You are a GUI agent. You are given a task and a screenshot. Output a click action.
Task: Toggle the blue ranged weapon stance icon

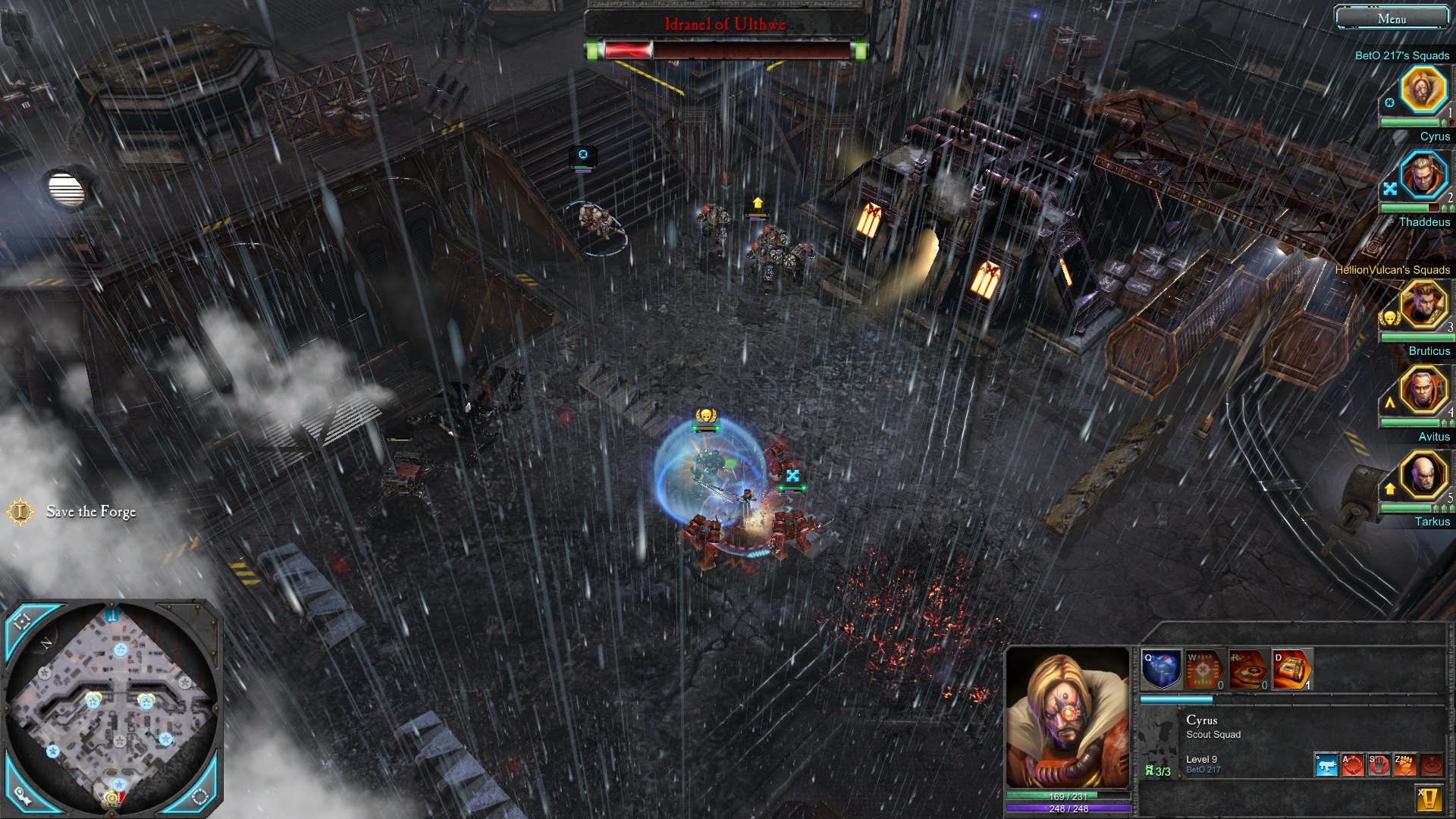(x=1326, y=765)
